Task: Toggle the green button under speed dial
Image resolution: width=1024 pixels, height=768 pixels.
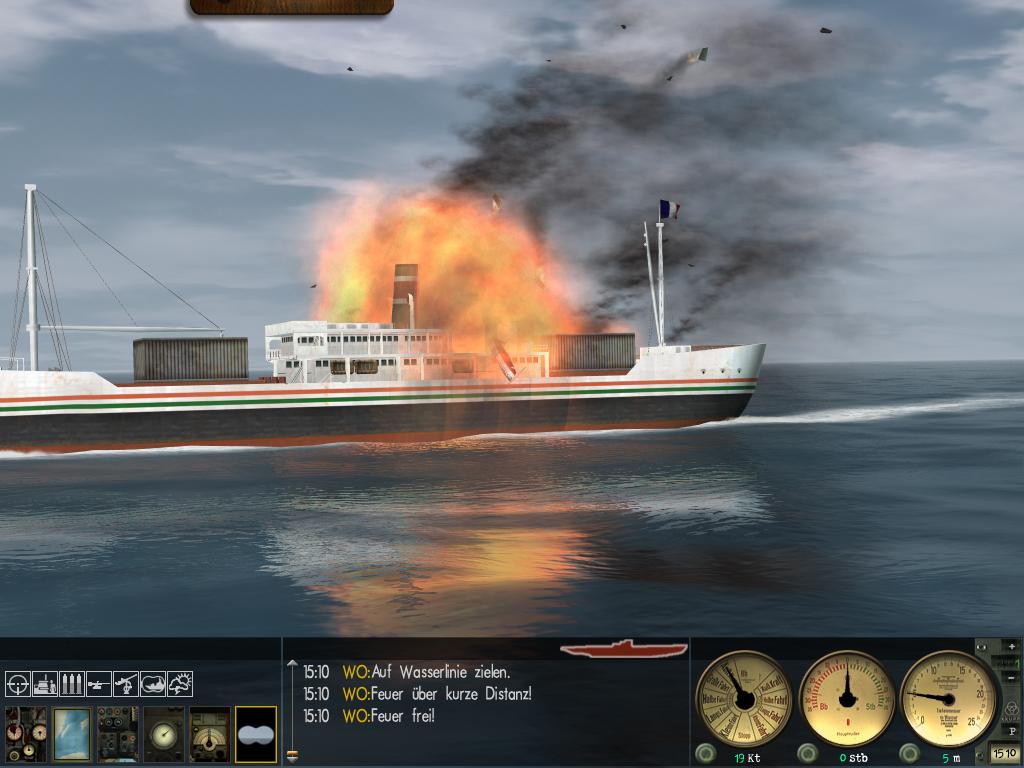Action: [x=705, y=753]
